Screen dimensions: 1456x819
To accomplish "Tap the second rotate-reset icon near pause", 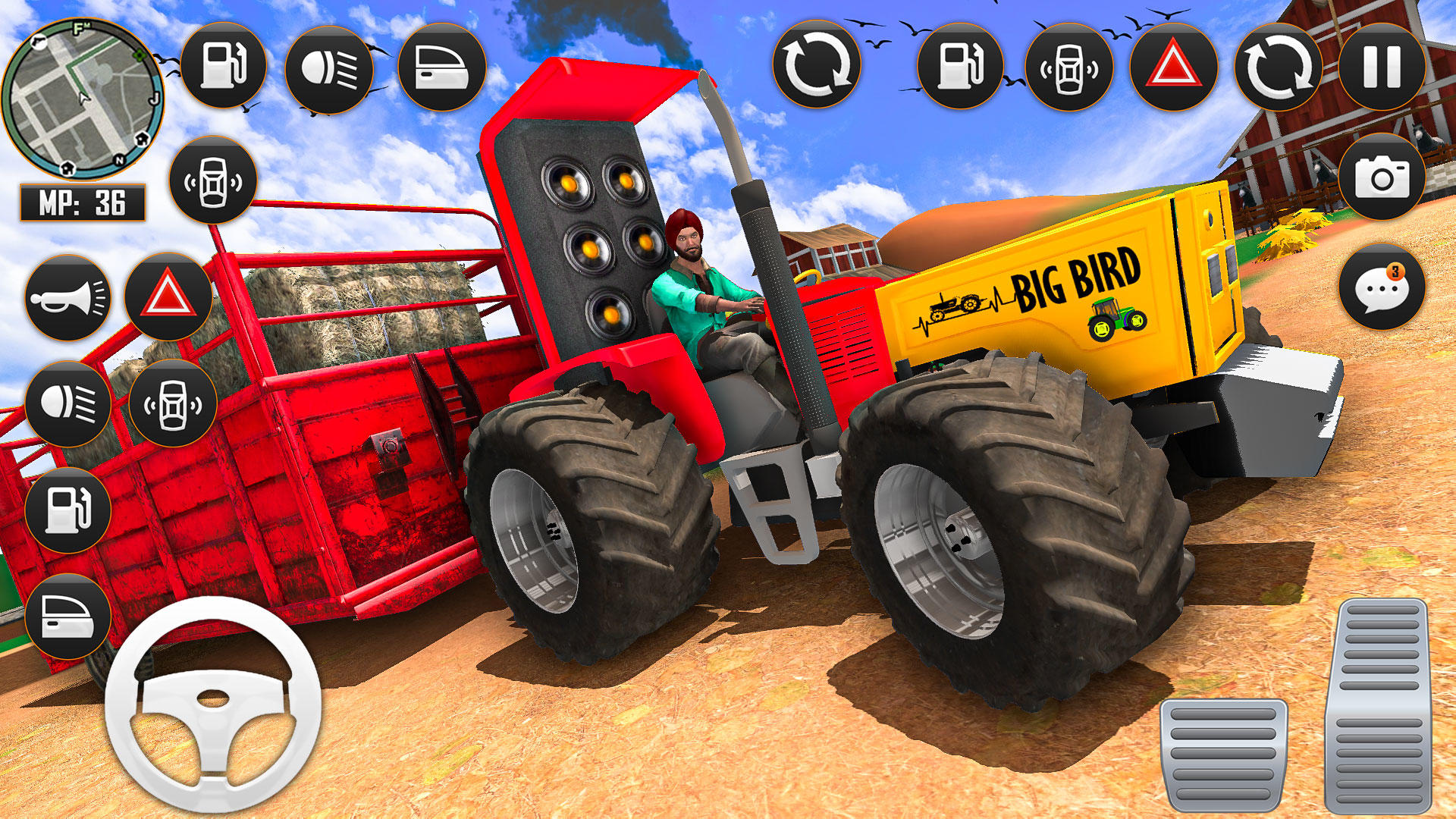I will tap(1278, 68).
